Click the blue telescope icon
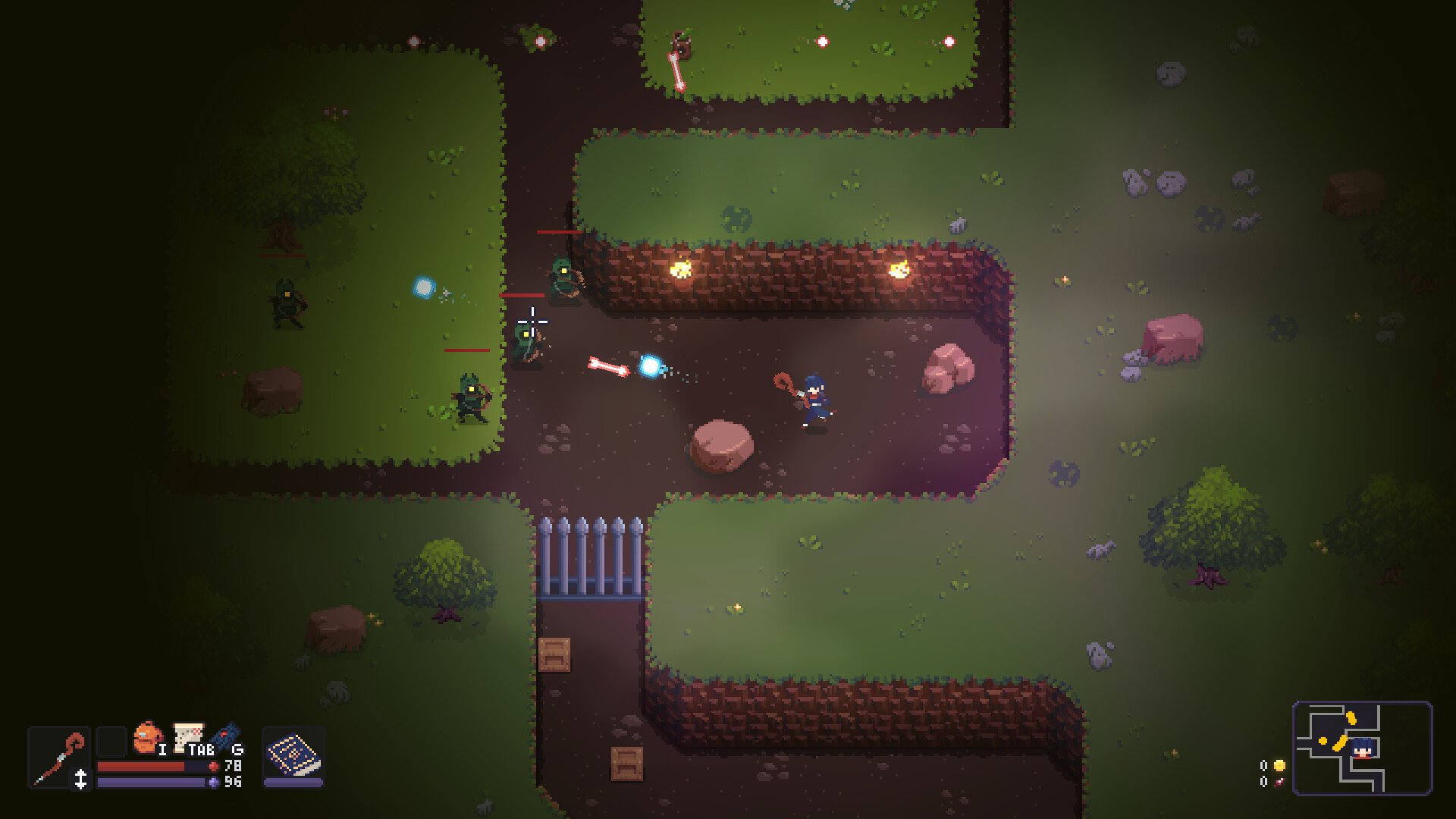Image resolution: width=1456 pixels, height=819 pixels. [x=225, y=736]
